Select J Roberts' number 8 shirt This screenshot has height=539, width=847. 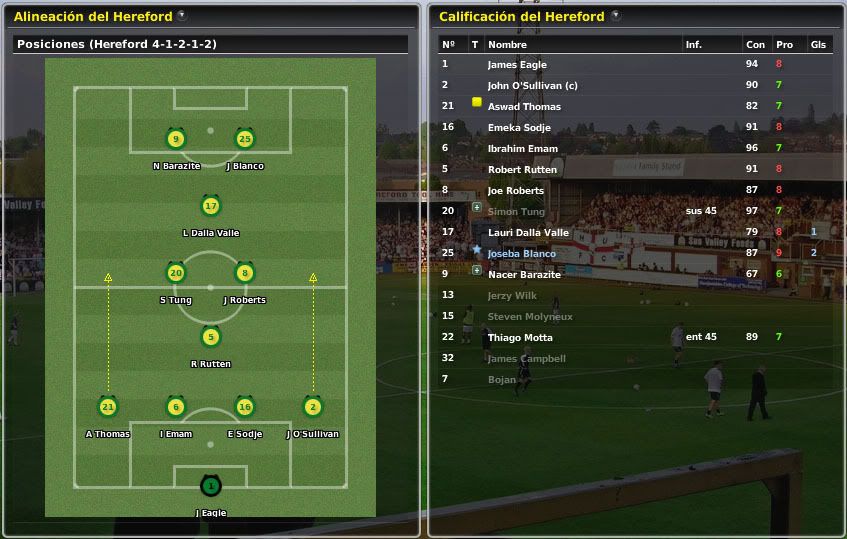click(x=244, y=273)
